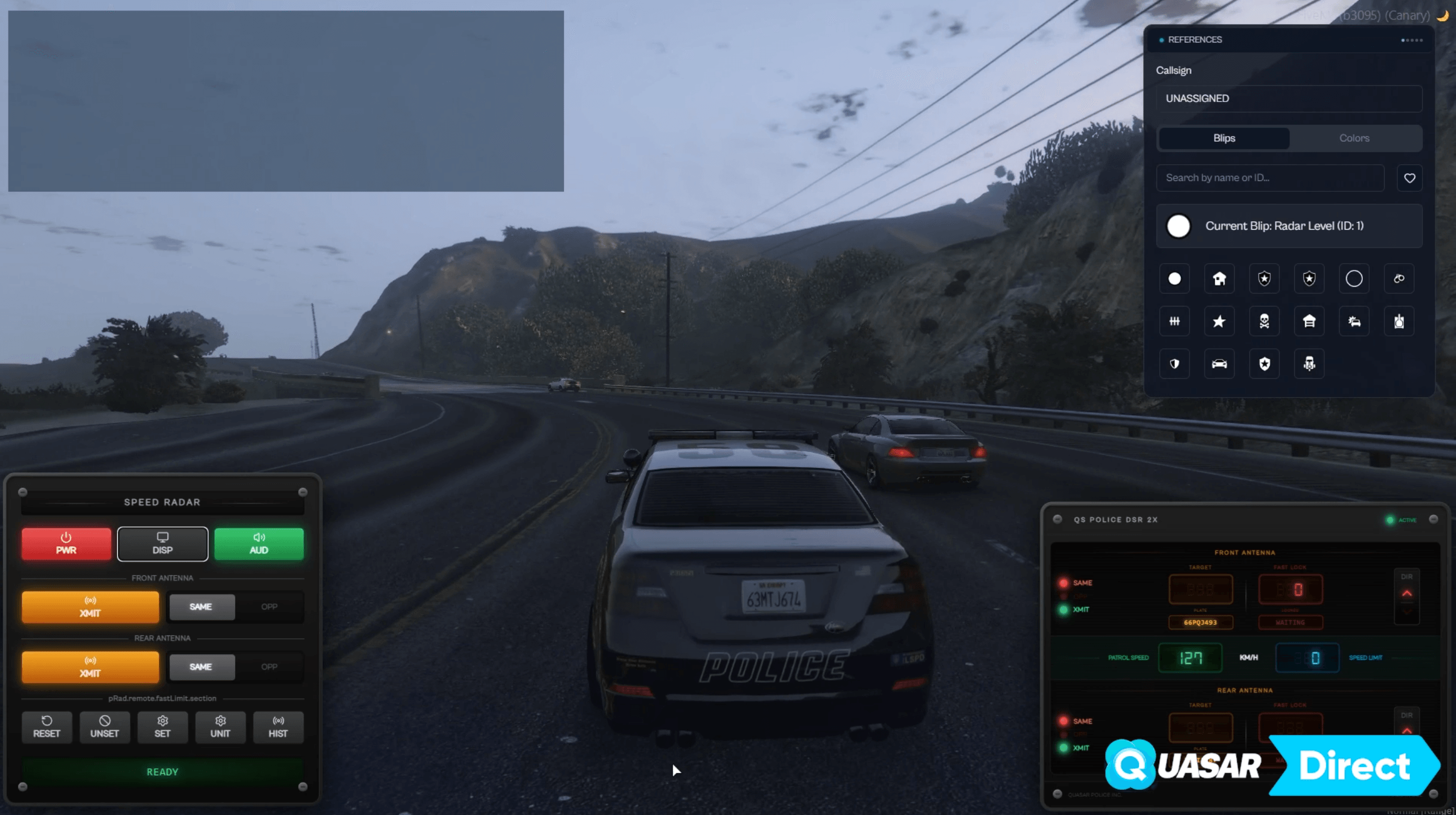Toggle SAME mode on the front antenna
The image size is (1456, 815).
[201, 607]
